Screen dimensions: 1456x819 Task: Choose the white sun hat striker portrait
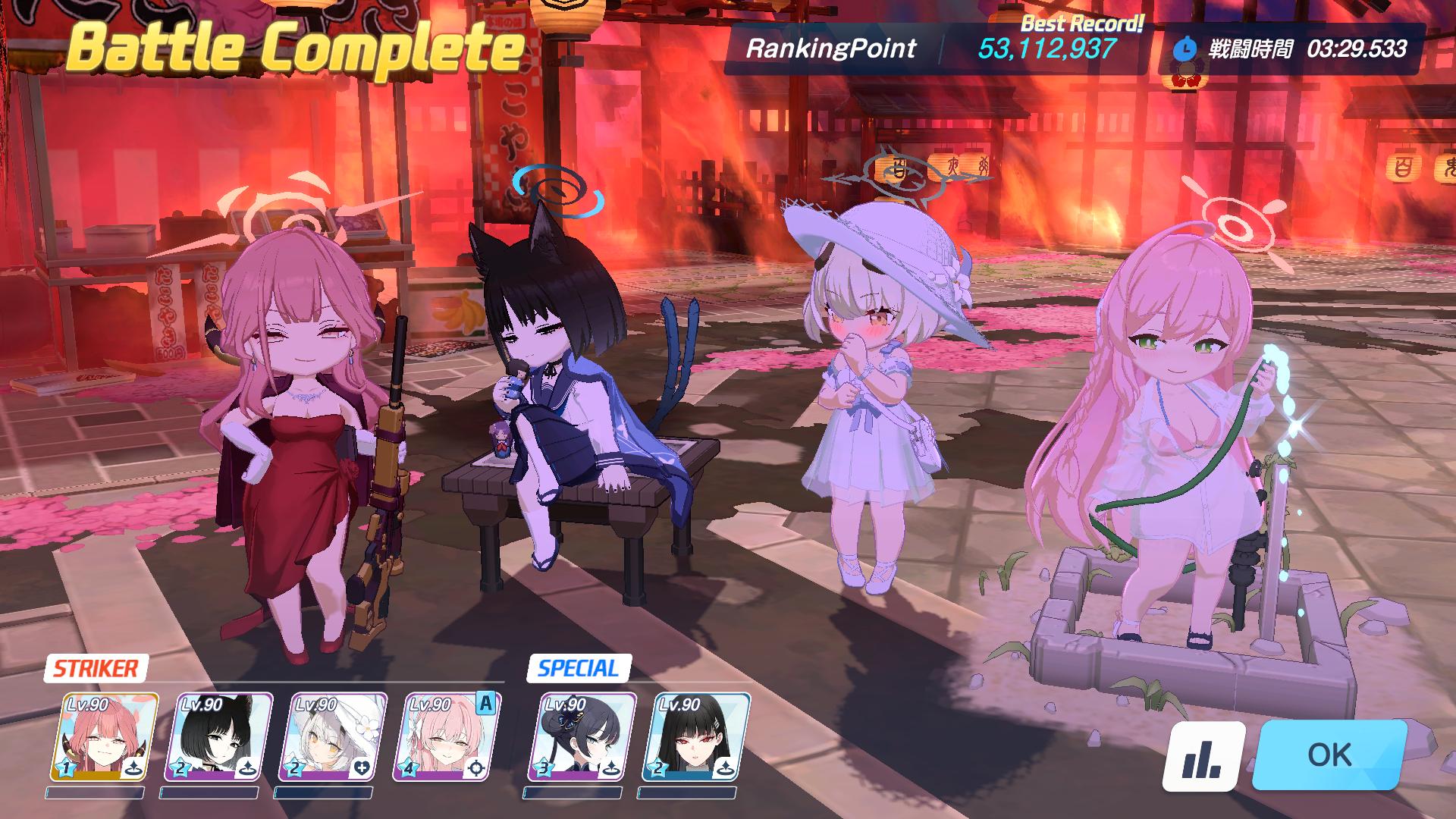[331, 737]
